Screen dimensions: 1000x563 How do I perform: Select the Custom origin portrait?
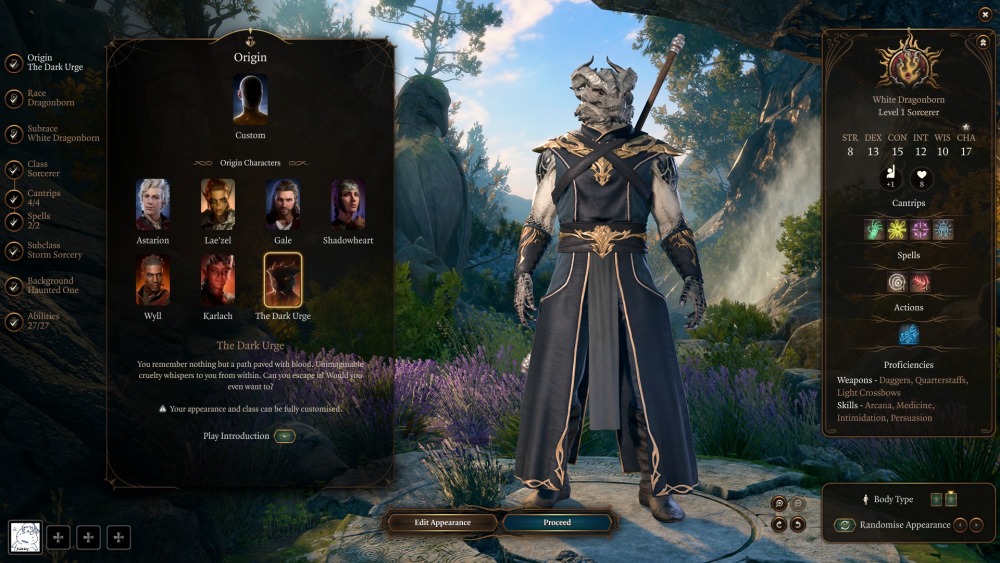pyautogui.click(x=250, y=100)
